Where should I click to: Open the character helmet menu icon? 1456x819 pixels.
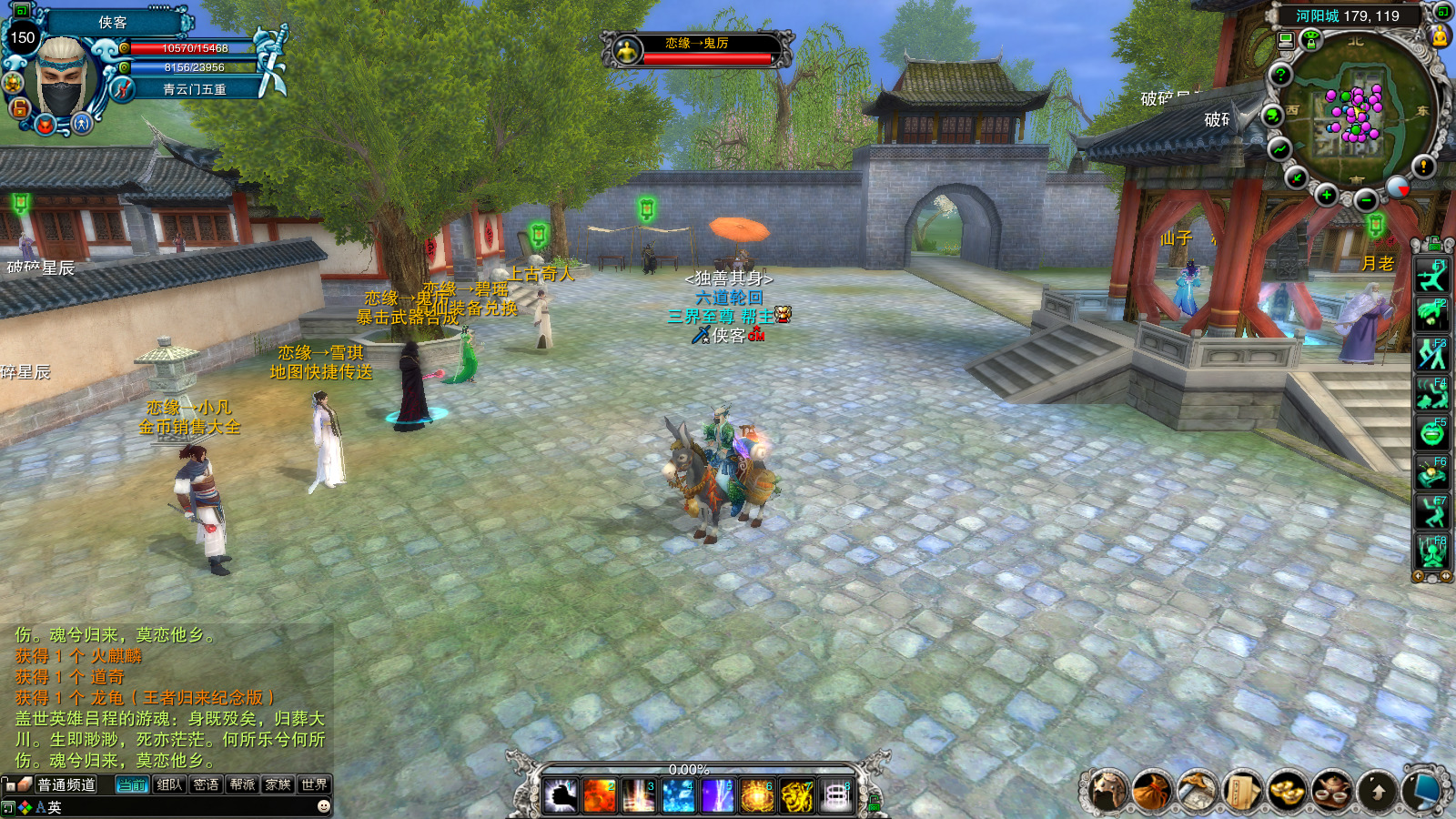(x=1108, y=790)
